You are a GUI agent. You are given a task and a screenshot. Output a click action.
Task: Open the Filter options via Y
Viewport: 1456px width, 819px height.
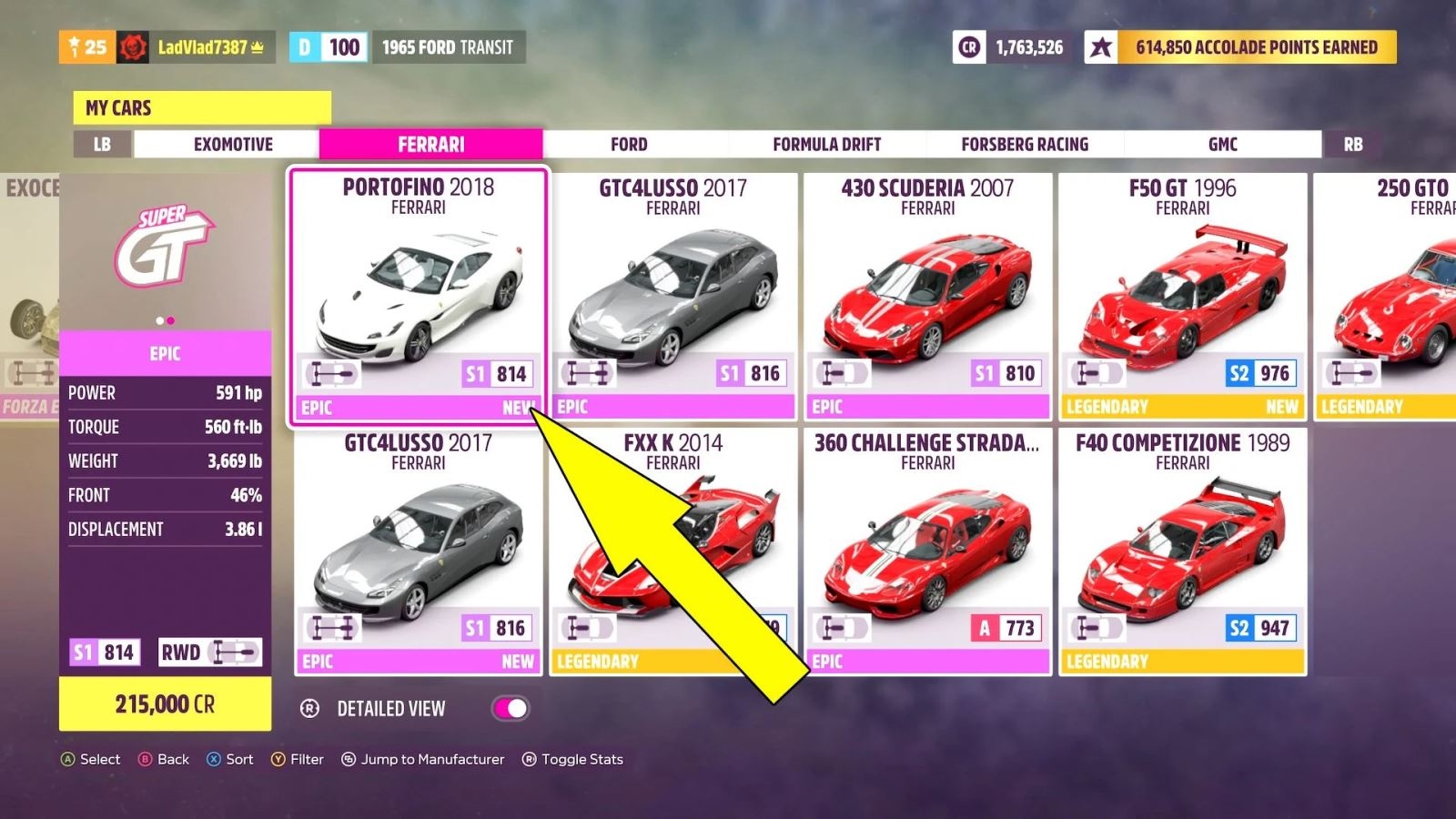[x=278, y=759]
